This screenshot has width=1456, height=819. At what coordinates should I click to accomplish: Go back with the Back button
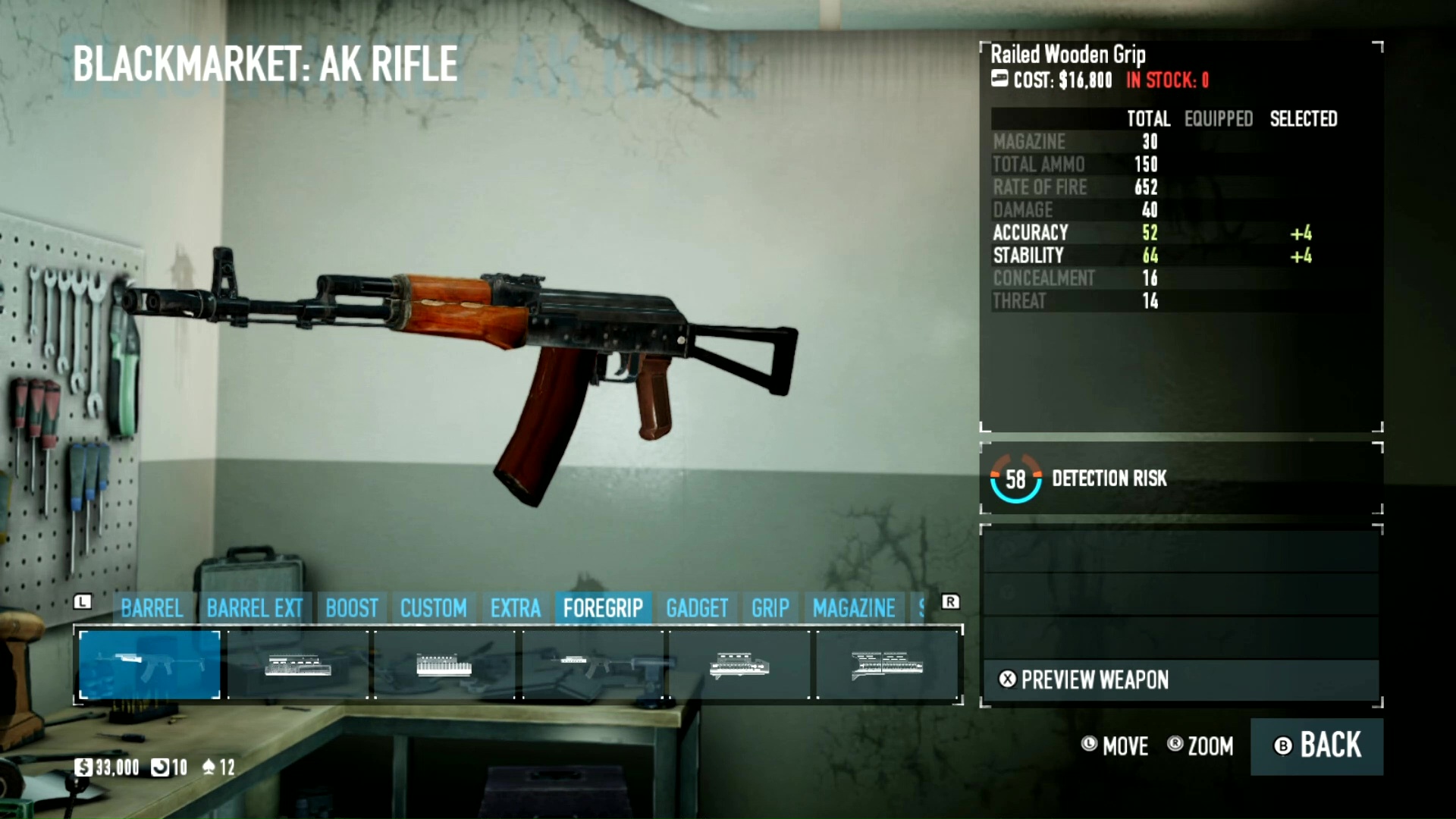pos(1316,746)
